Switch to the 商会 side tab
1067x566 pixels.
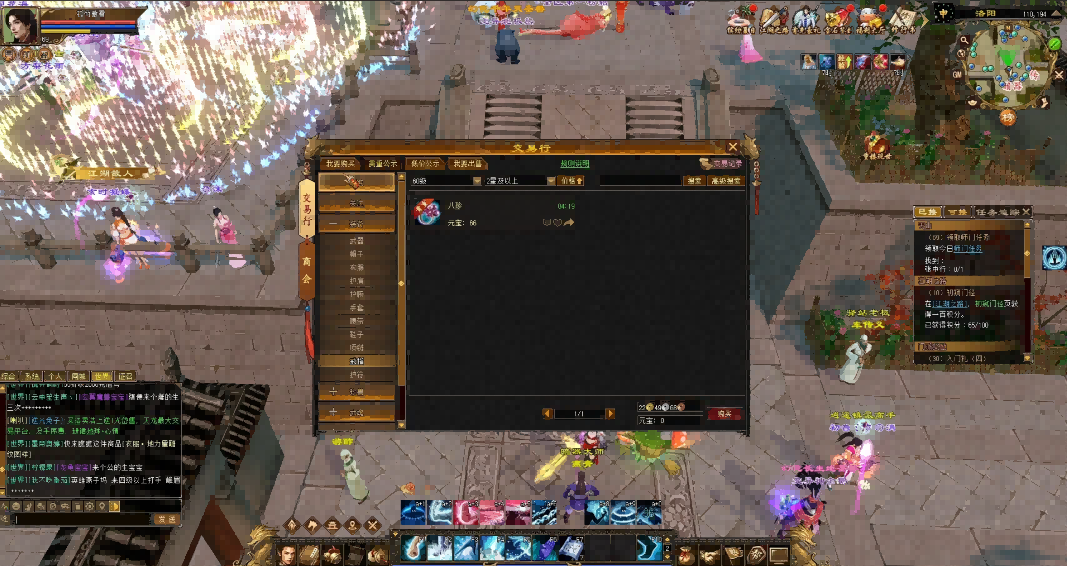point(306,271)
